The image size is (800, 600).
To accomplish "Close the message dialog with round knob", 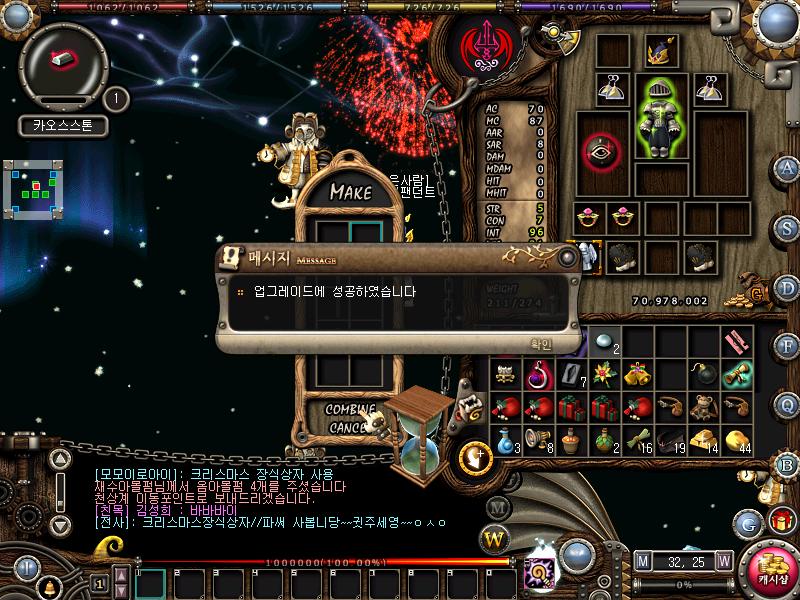I will click(x=567, y=257).
